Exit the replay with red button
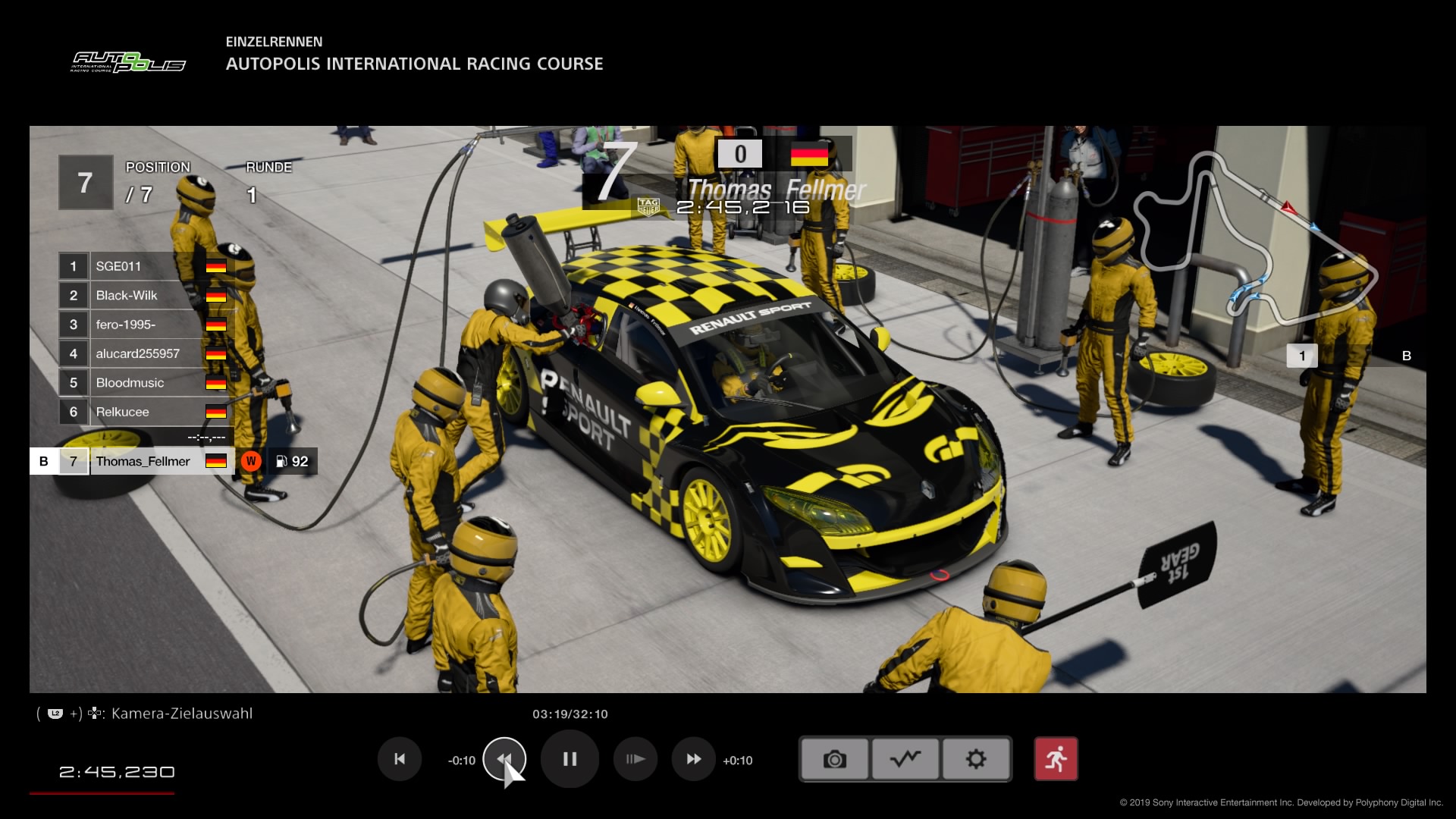 [x=1056, y=759]
